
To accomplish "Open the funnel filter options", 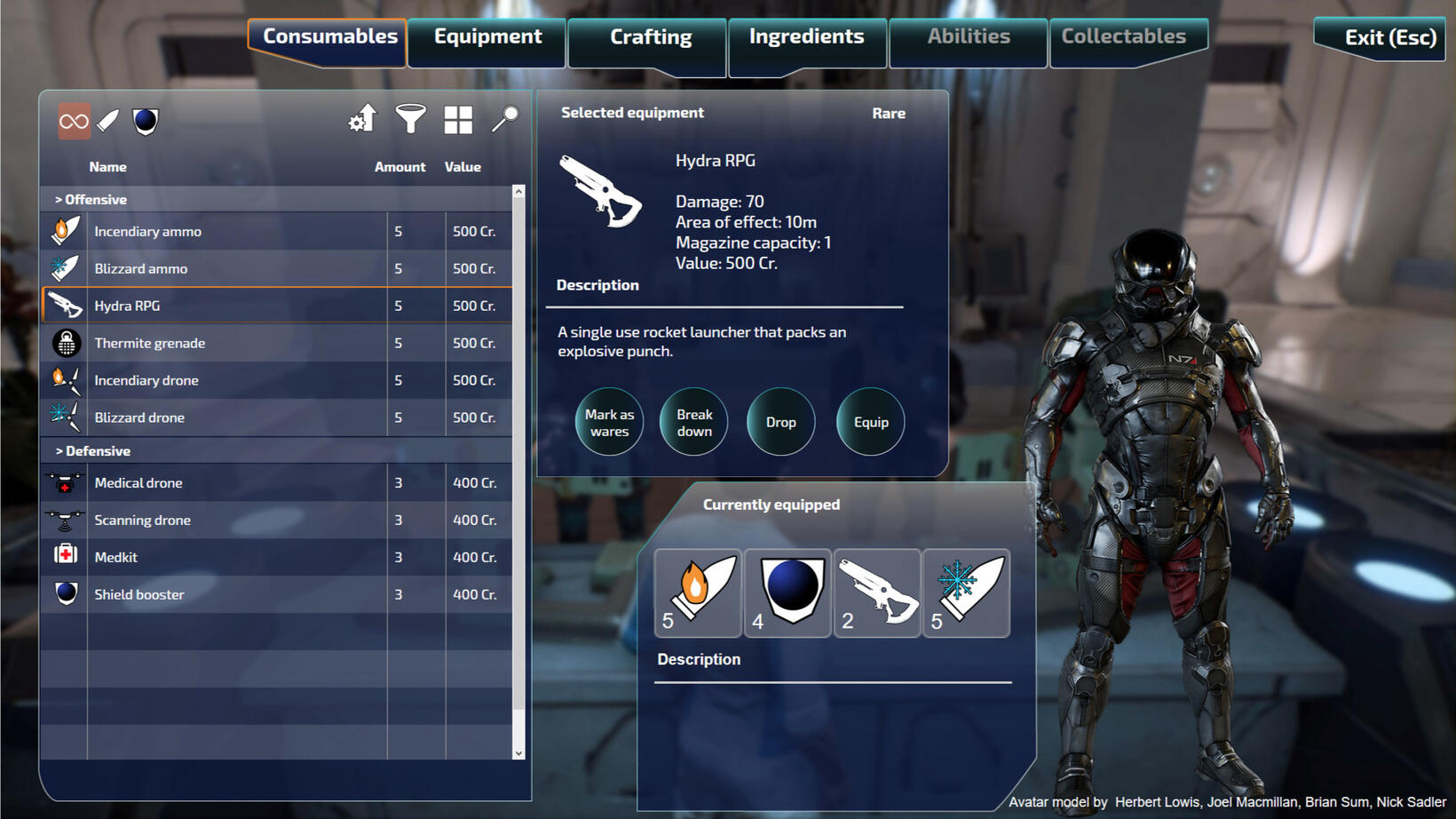I will pyautogui.click(x=410, y=119).
